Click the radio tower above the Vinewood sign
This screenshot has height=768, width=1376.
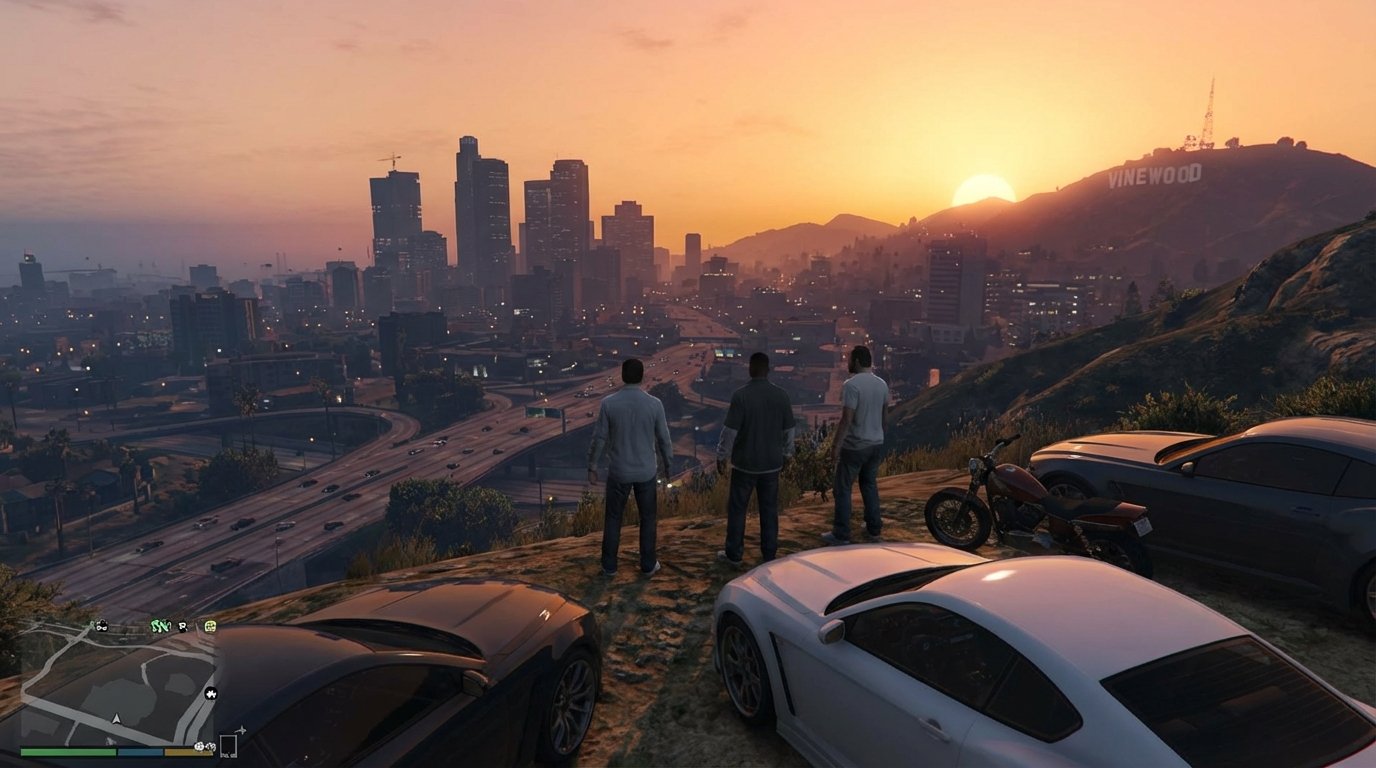point(1210,110)
